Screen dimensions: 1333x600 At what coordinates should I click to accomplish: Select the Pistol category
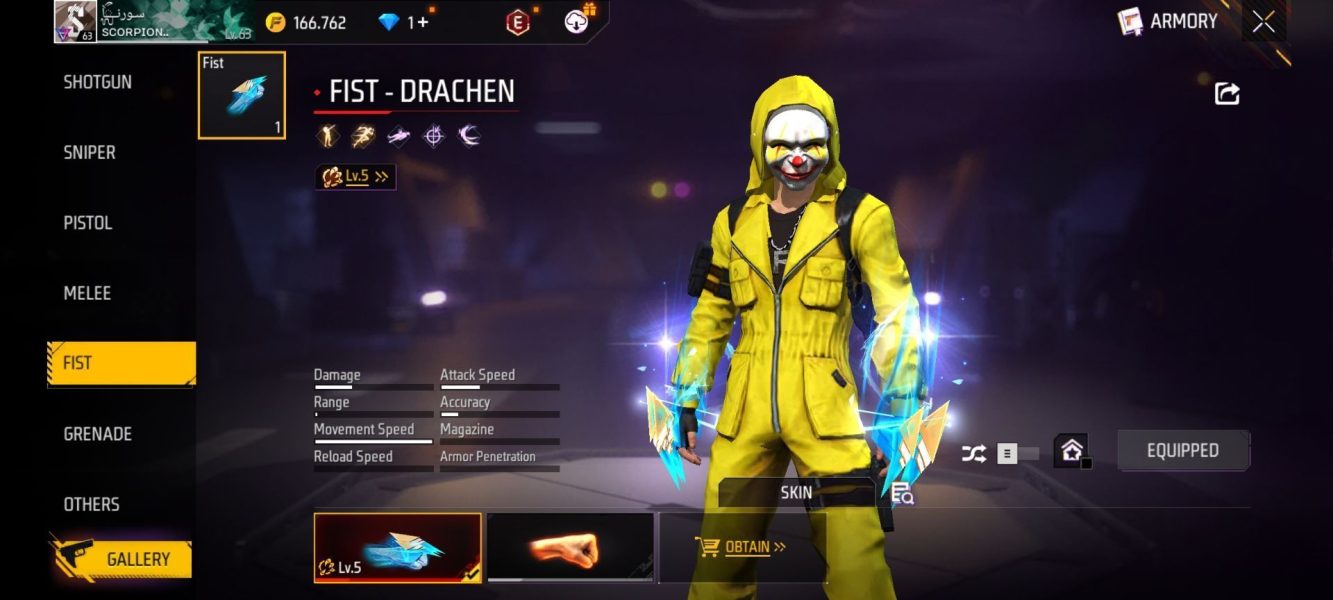click(x=88, y=223)
